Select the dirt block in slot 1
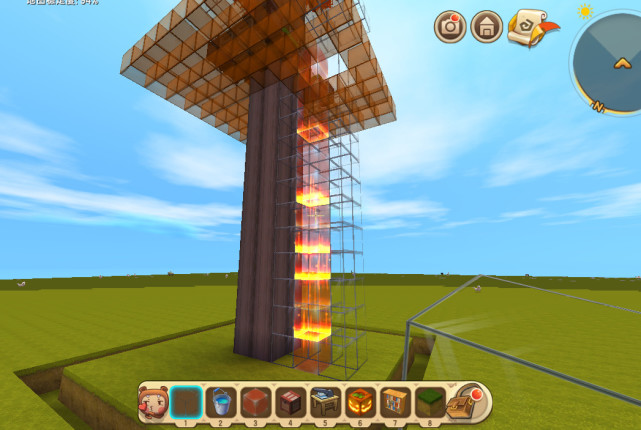This screenshot has height=430, width=641. click(186, 403)
